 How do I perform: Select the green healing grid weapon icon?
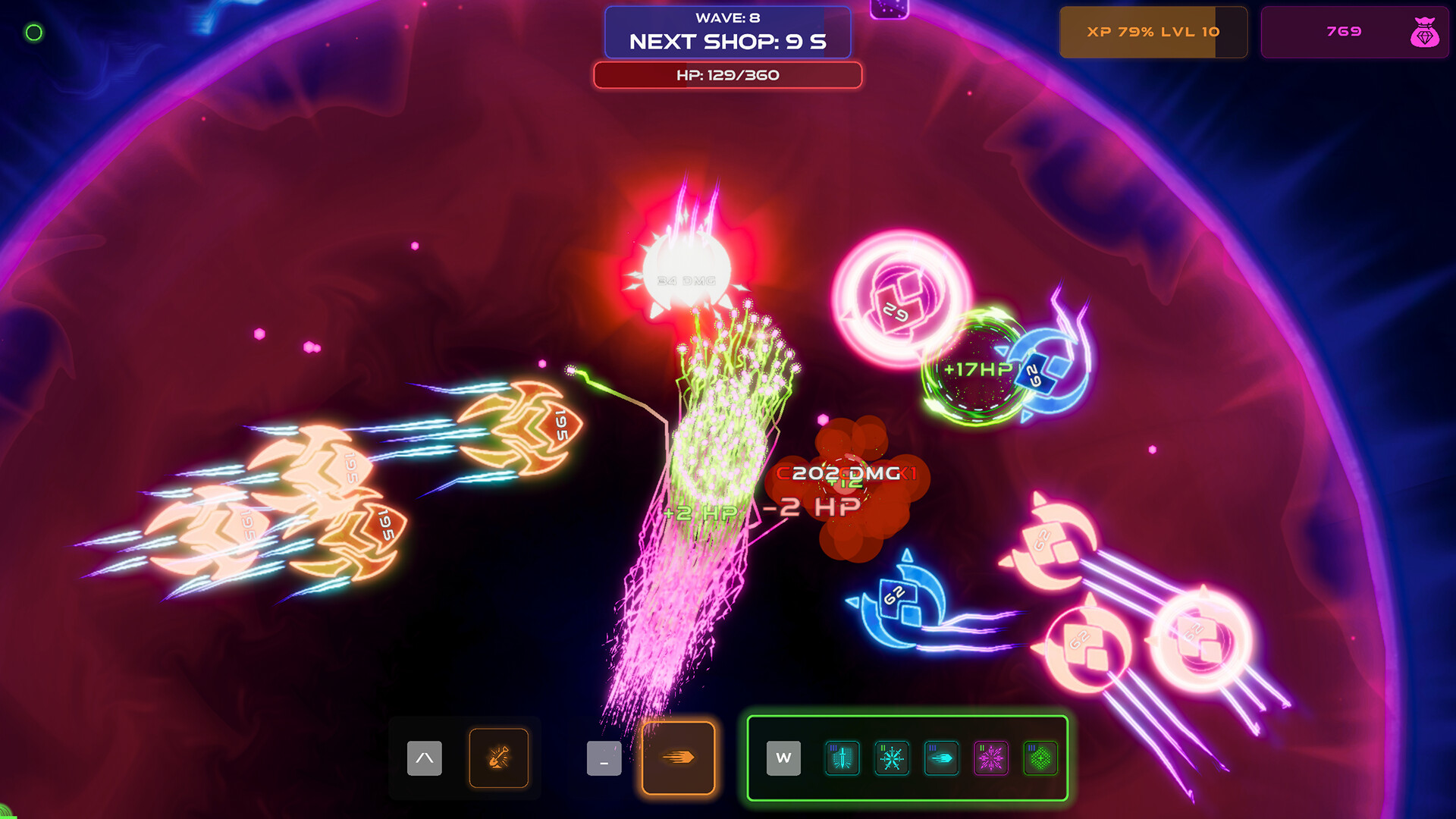pos(1040,758)
